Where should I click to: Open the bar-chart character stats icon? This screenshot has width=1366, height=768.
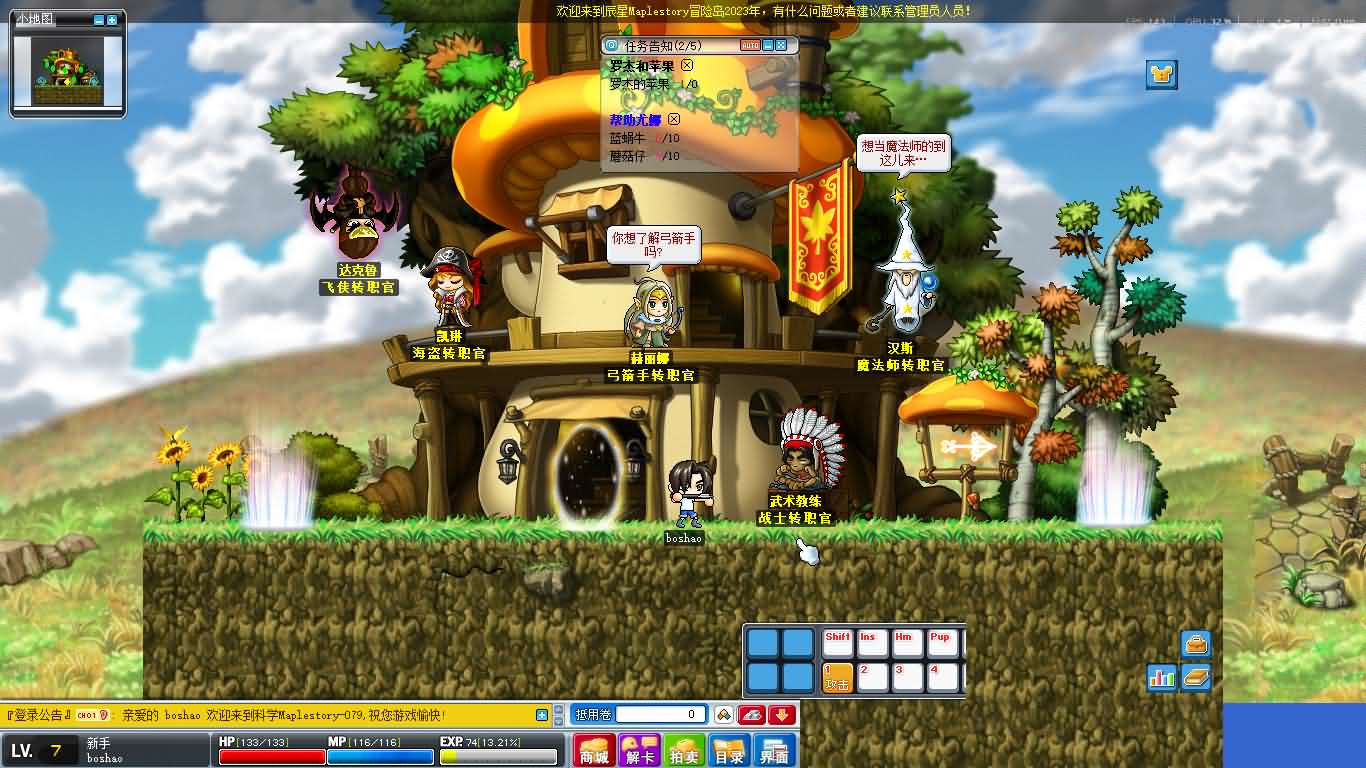(x=1163, y=677)
